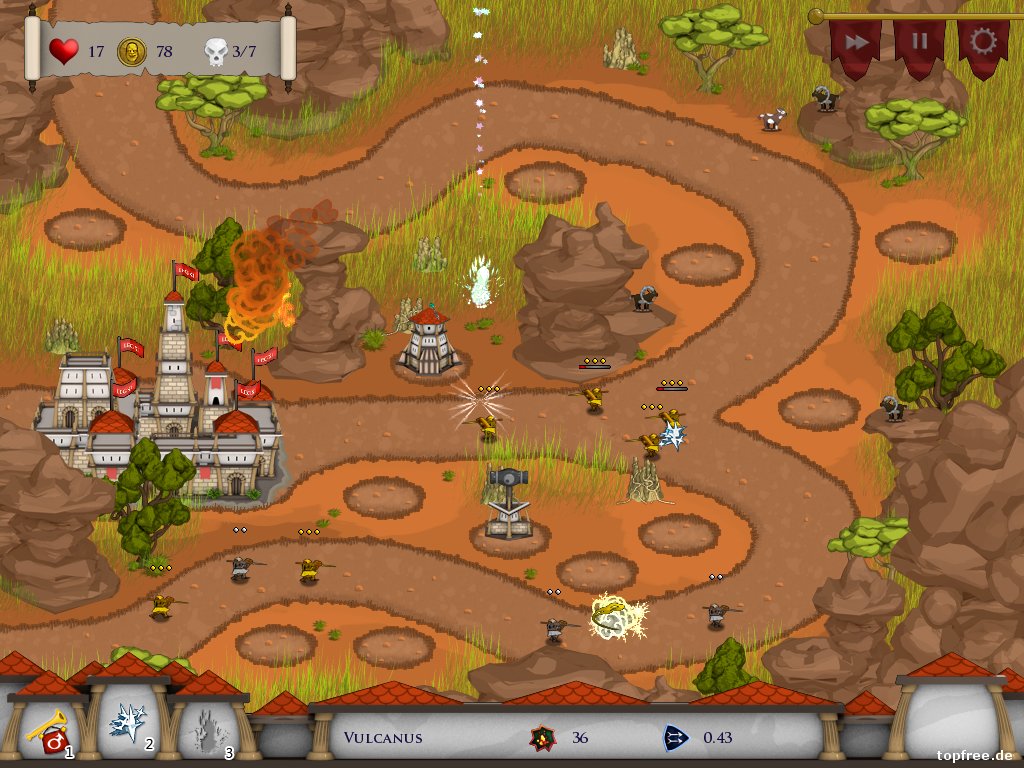Speed up the game with fast-forward
1024x768 pixels.
coord(855,44)
